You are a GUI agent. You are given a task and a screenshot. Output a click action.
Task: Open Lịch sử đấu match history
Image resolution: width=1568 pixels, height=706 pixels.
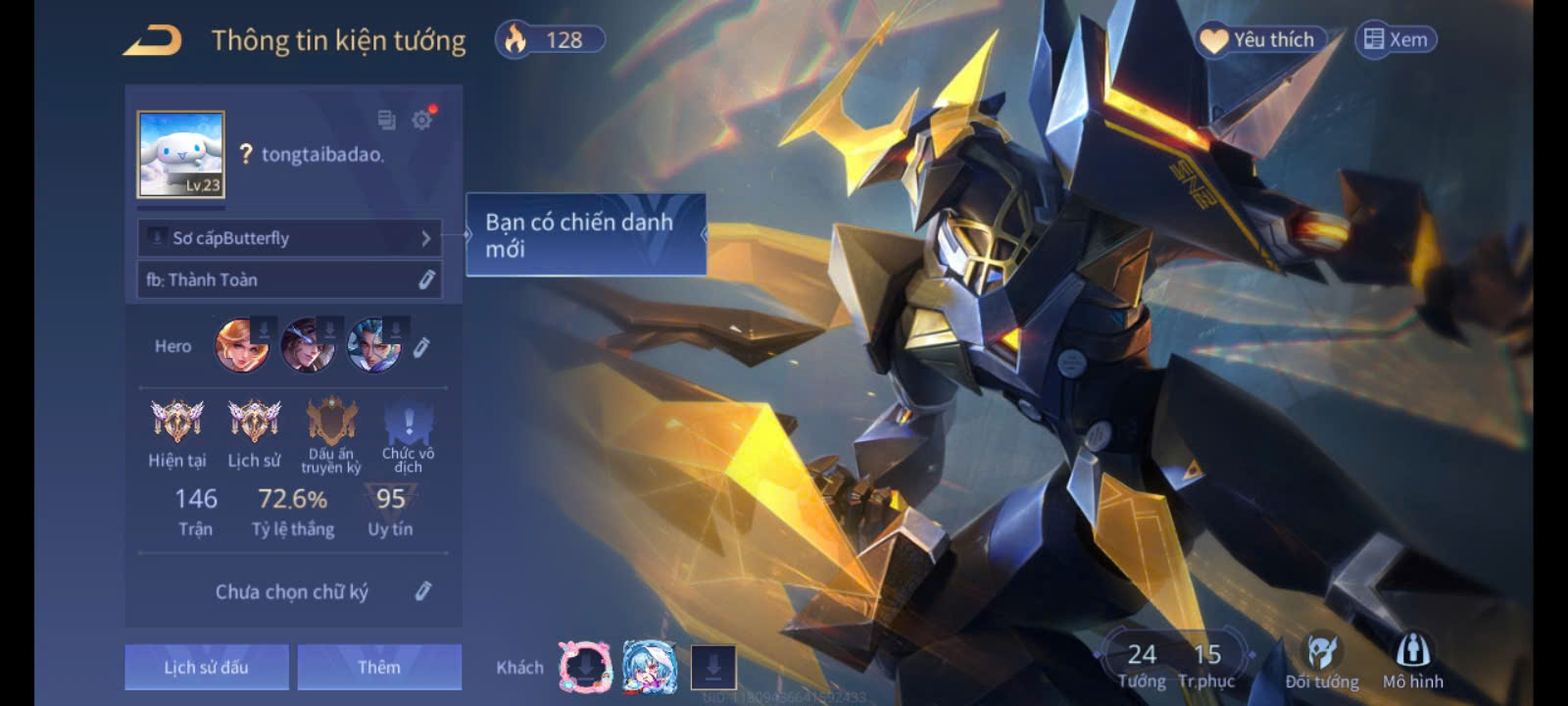[207, 667]
